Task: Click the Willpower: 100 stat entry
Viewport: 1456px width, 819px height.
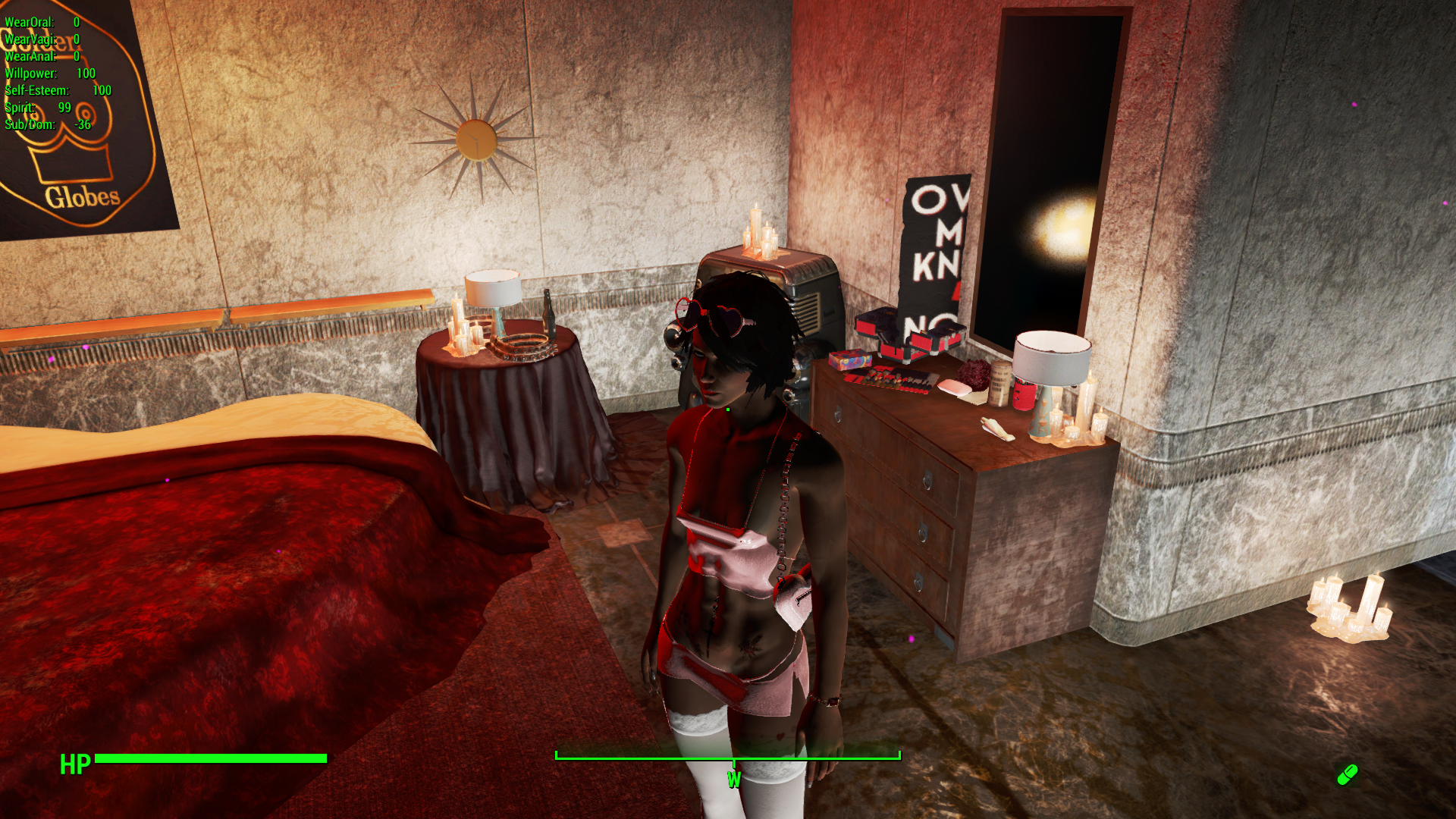Action: (x=49, y=74)
